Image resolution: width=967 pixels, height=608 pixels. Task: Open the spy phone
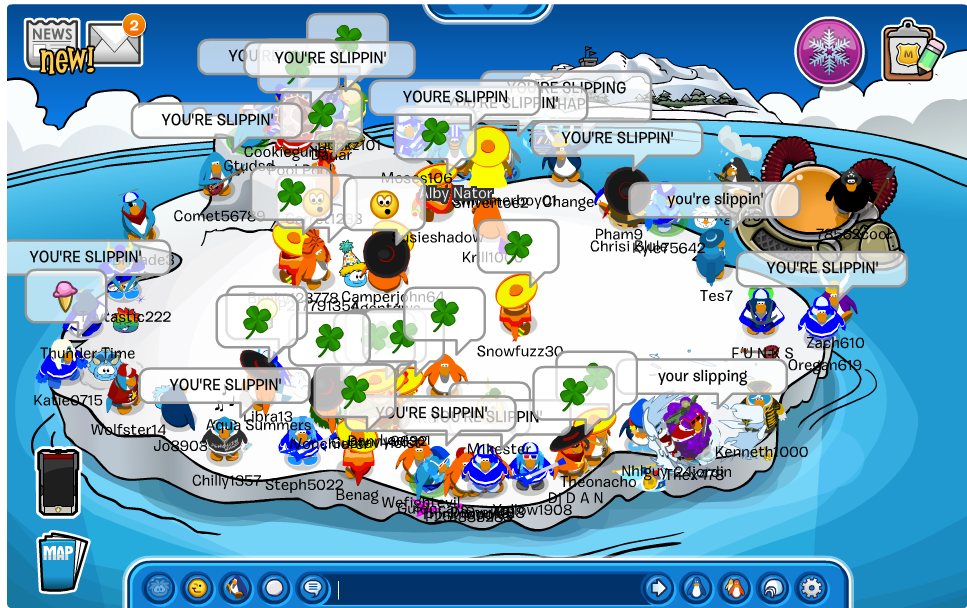point(58,481)
